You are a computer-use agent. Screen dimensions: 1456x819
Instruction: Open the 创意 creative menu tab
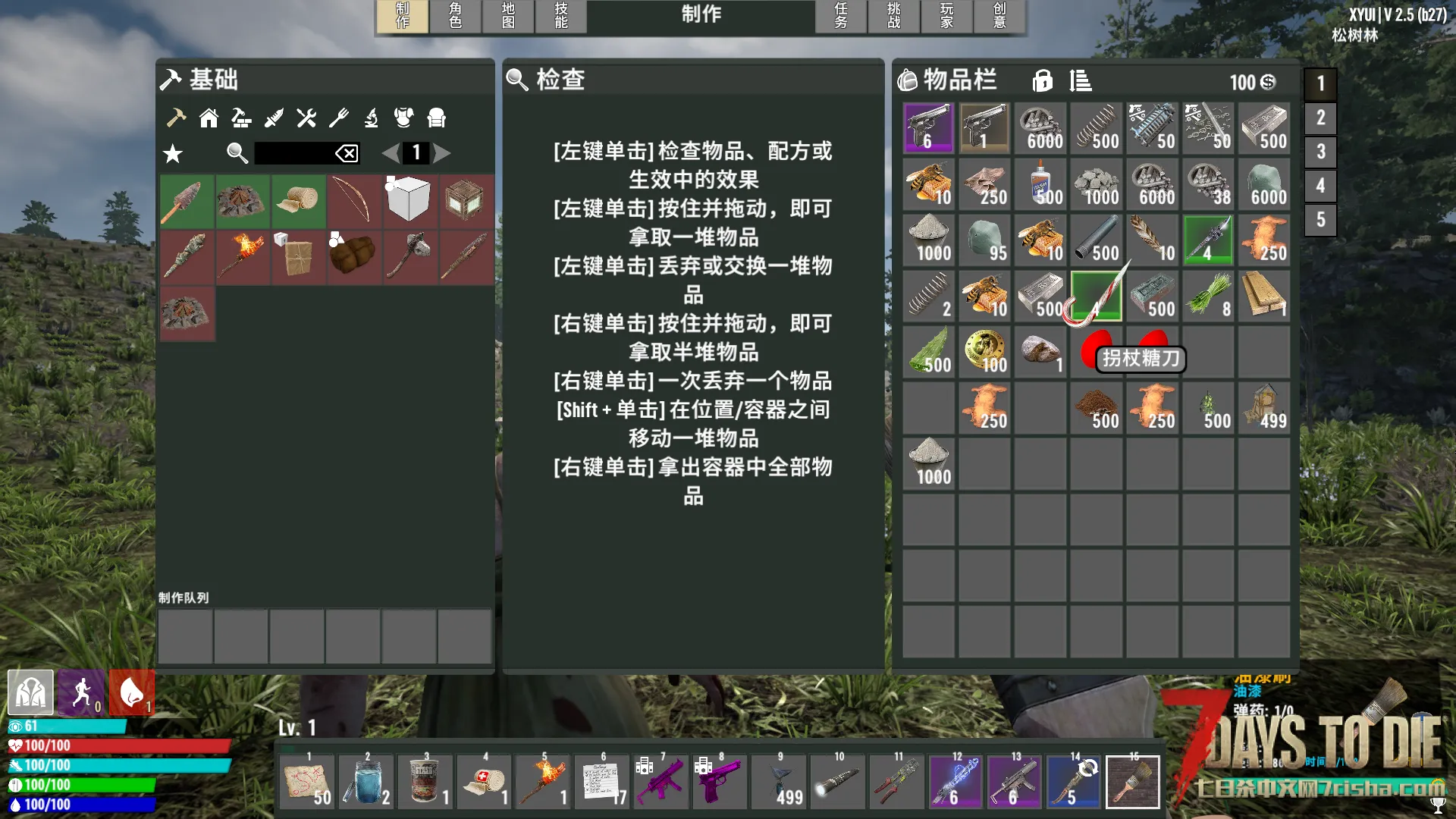coord(1000,15)
